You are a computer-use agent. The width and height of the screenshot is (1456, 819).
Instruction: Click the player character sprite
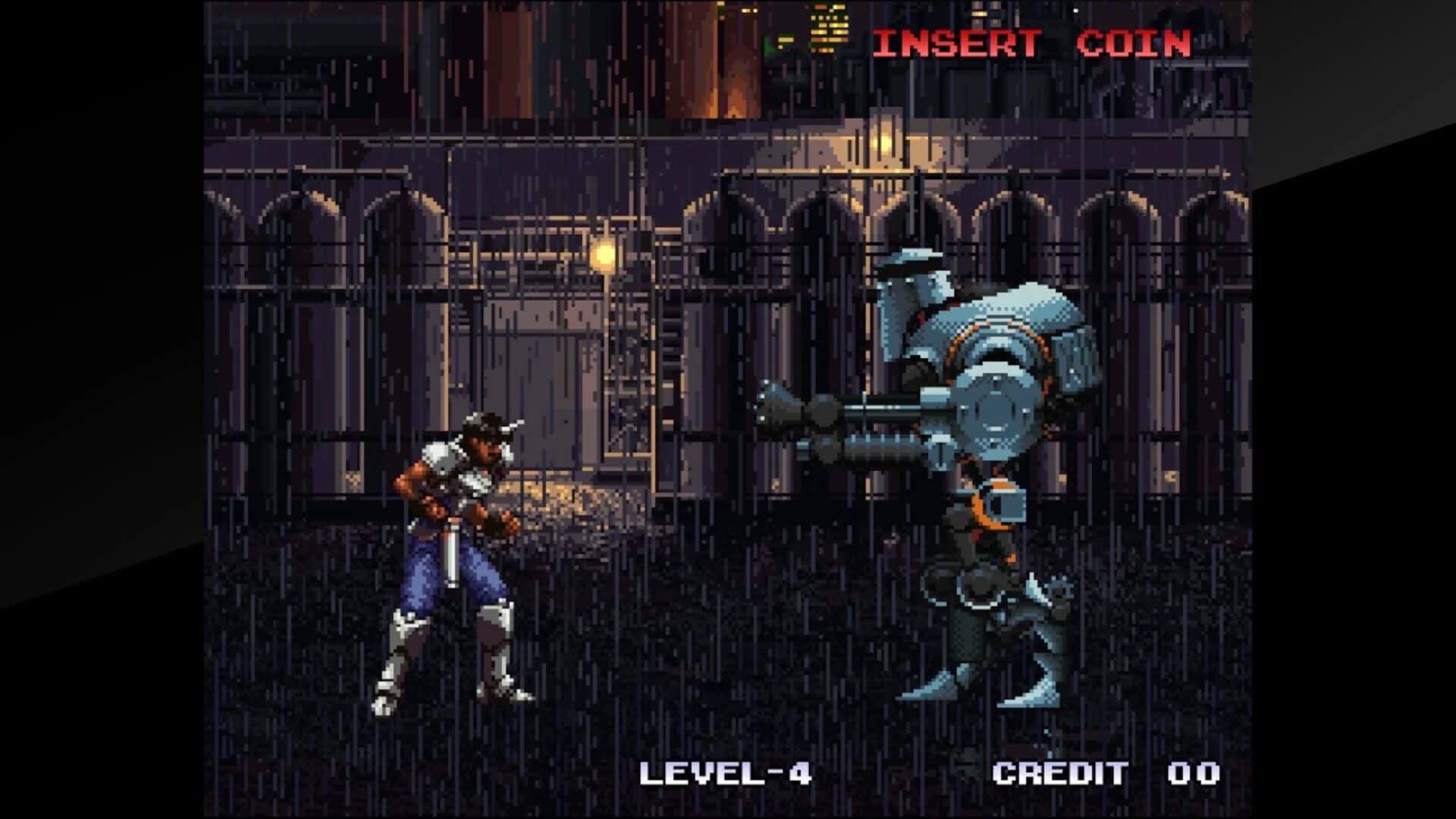coord(447,561)
